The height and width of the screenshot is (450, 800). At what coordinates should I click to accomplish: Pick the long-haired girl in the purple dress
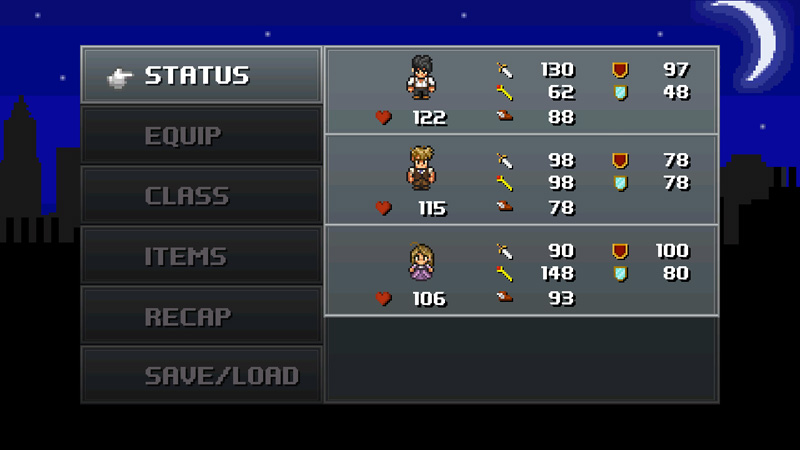click(421, 261)
